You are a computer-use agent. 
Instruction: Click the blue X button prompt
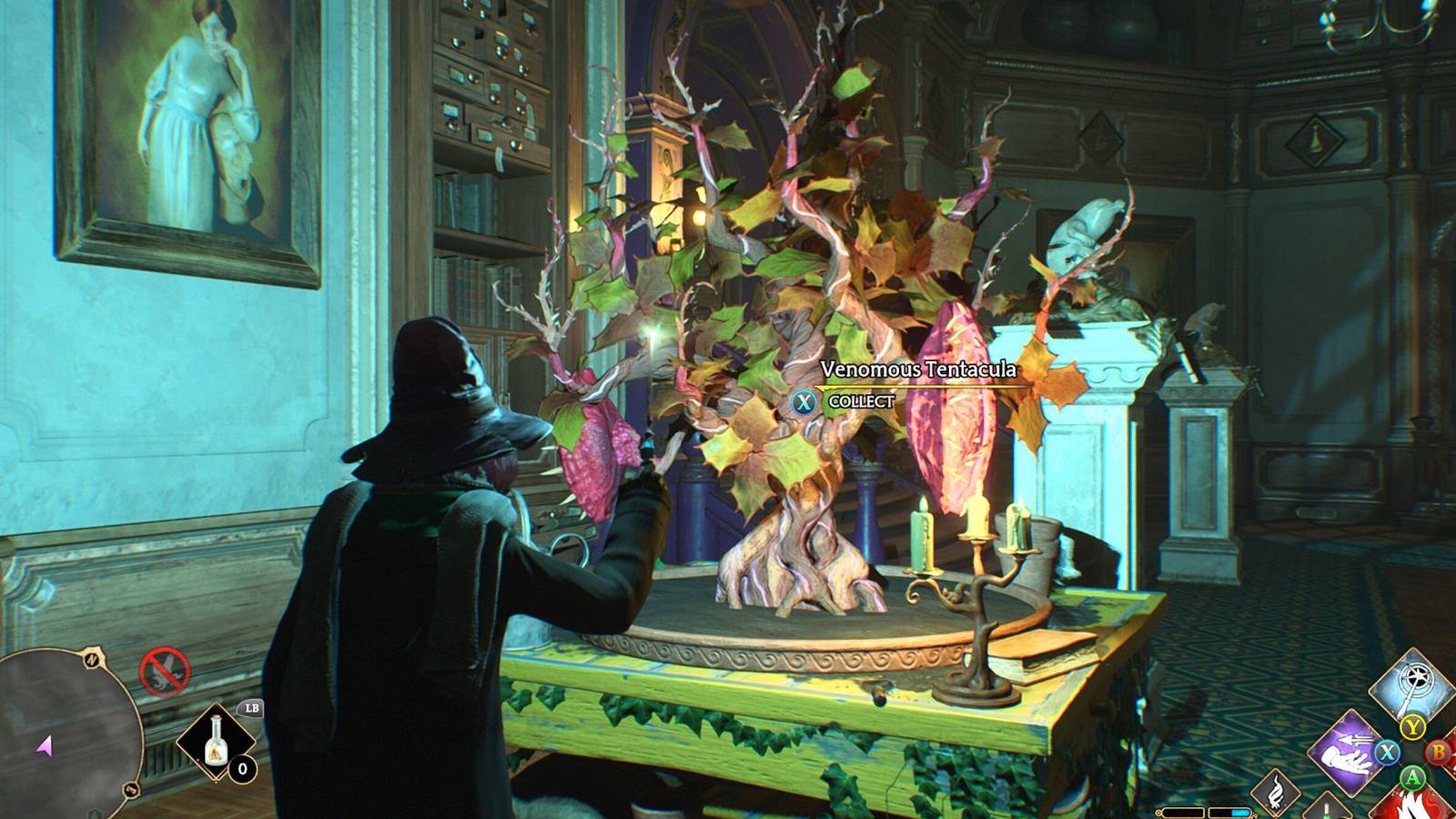(1387, 753)
